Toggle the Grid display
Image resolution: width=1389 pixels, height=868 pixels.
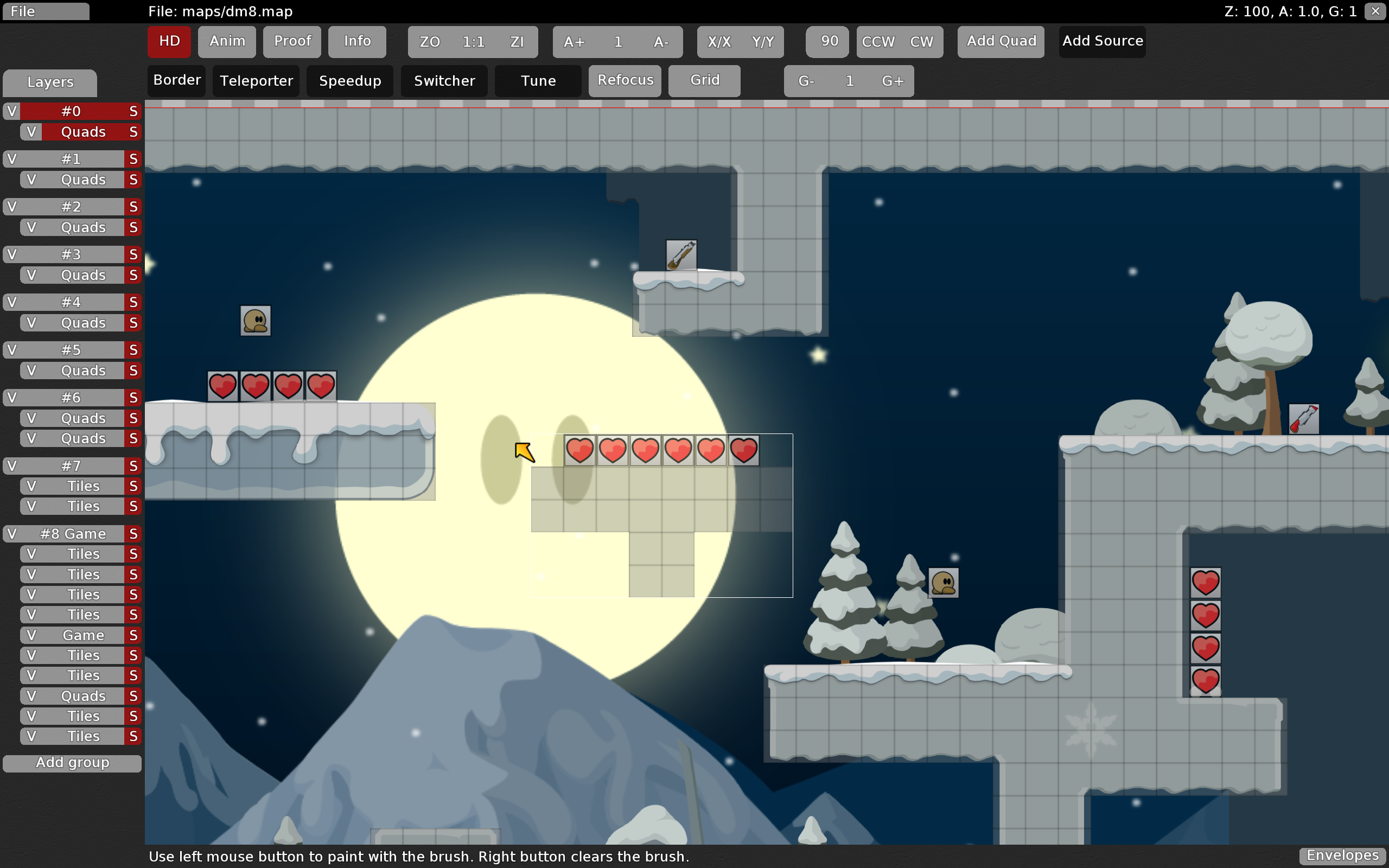point(704,80)
